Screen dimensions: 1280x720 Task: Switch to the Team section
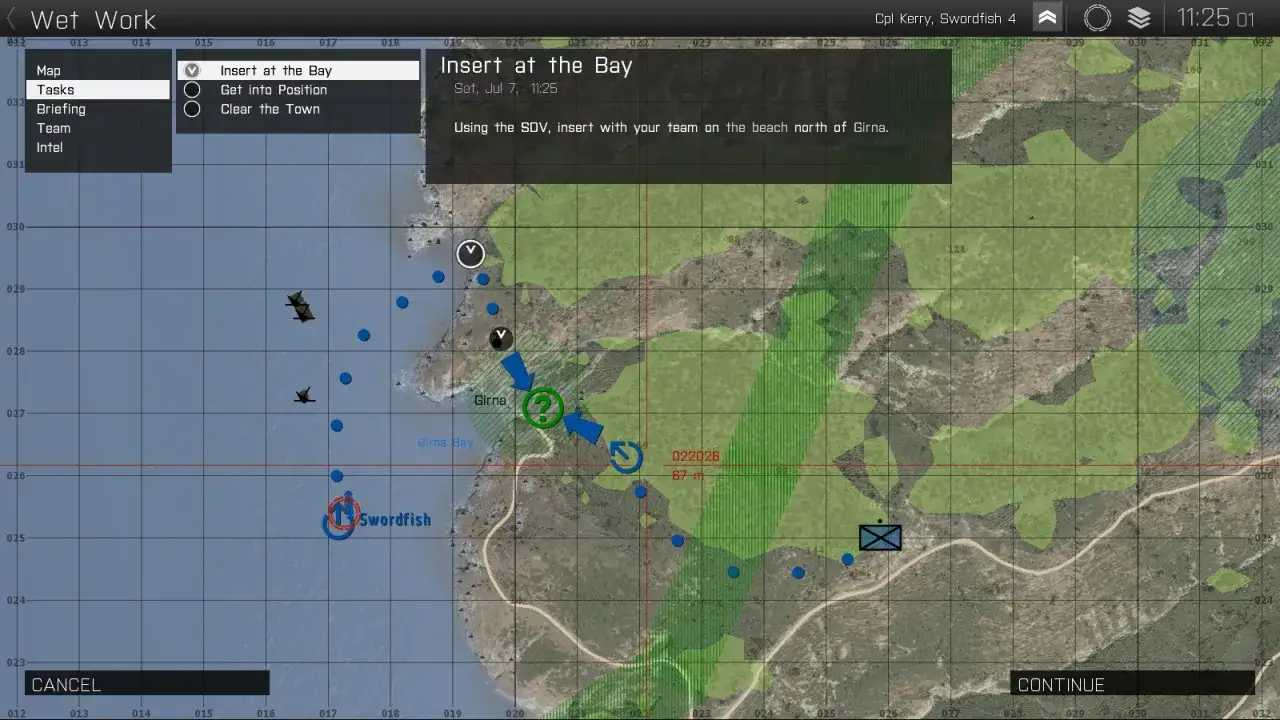pos(54,128)
